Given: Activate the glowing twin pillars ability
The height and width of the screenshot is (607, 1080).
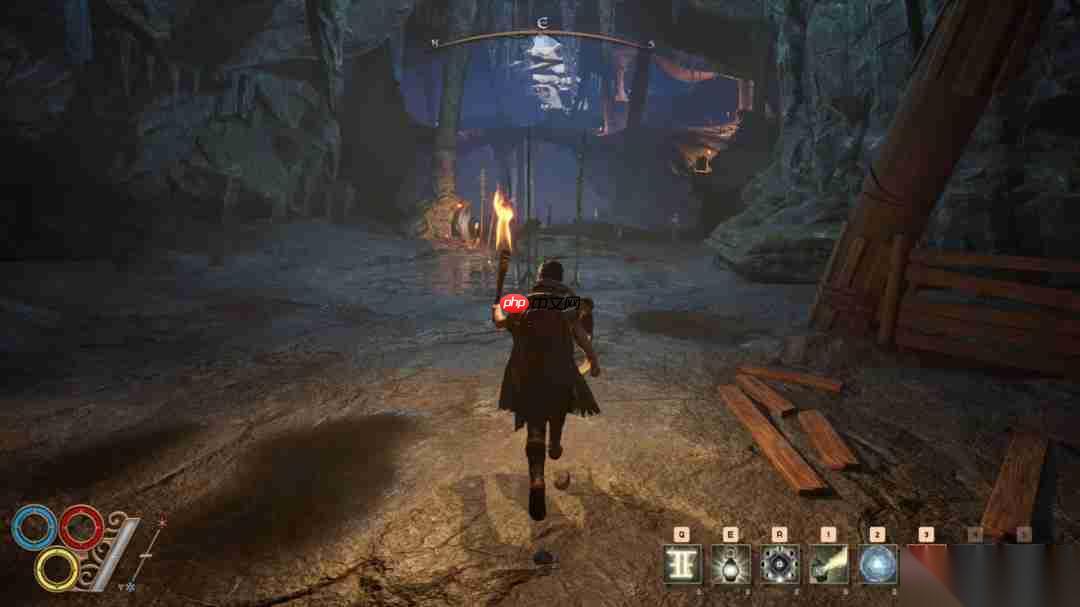Looking at the screenshot, I should point(682,565).
